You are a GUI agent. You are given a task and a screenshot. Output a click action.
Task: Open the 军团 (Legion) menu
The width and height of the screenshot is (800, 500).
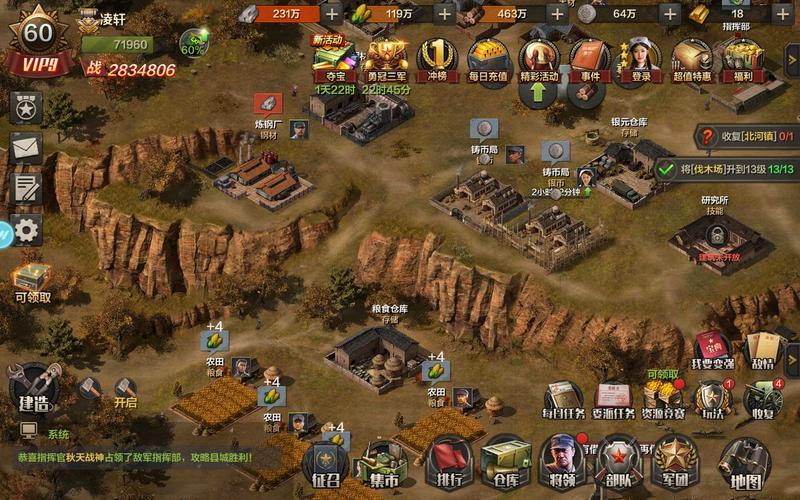point(673,461)
